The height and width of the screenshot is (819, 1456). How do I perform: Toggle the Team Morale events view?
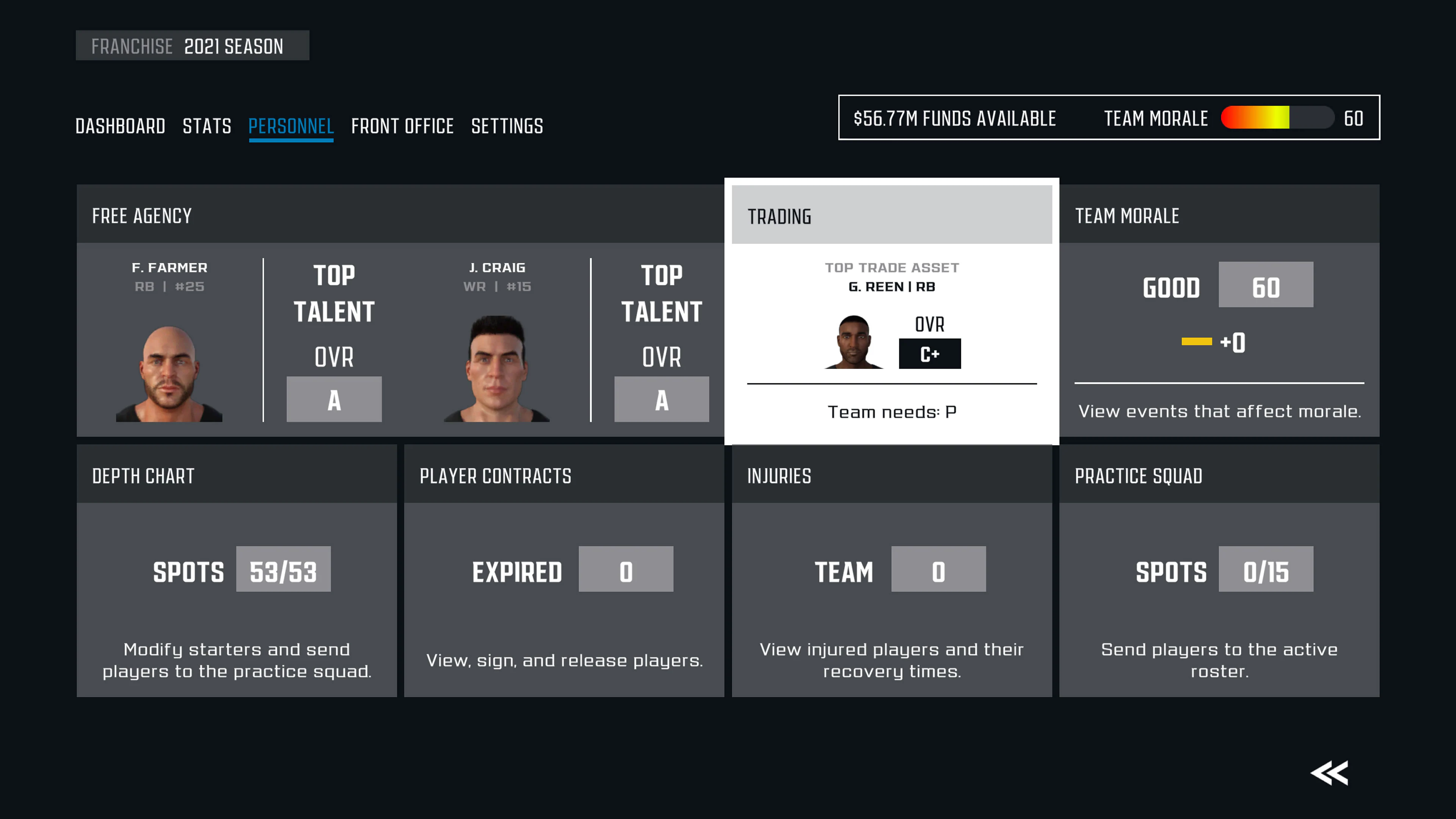[x=1127, y=215]
